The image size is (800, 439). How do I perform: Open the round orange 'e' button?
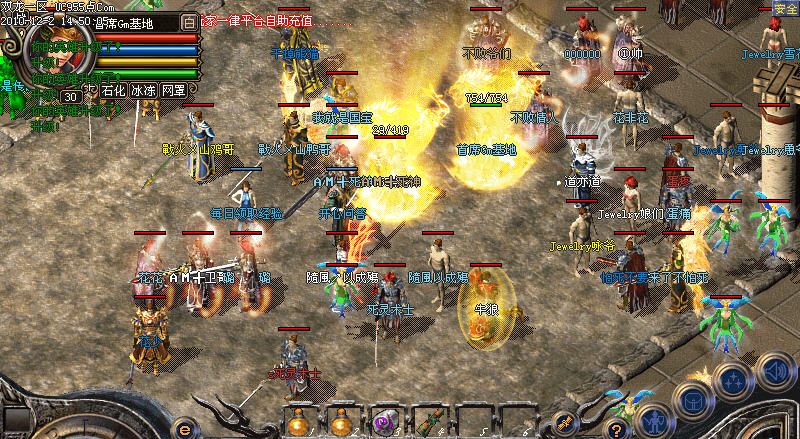click(x=183, y=425)
